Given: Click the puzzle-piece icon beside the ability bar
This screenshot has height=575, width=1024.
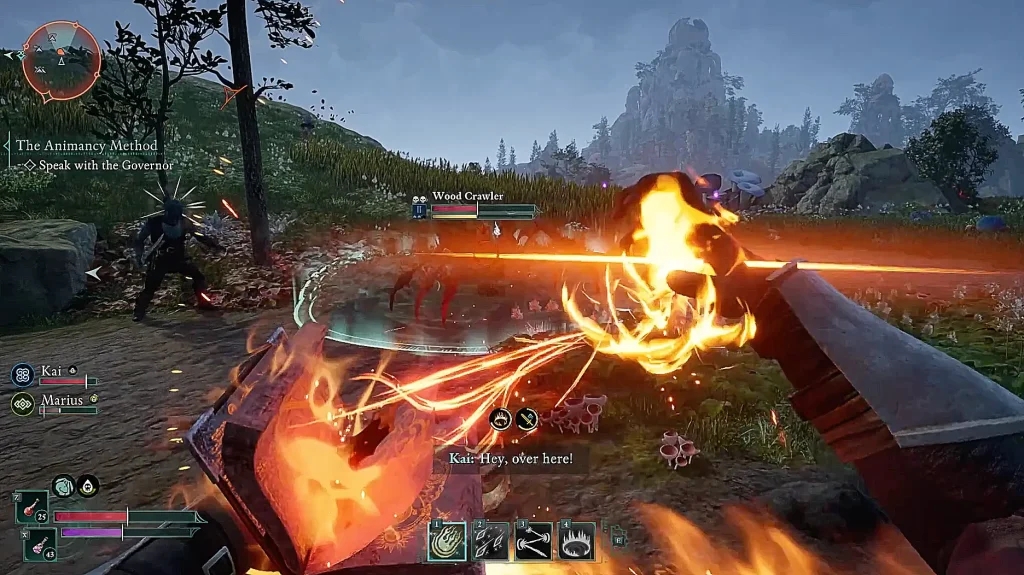Looking at the screenshot, I should [x=618, y=537].
